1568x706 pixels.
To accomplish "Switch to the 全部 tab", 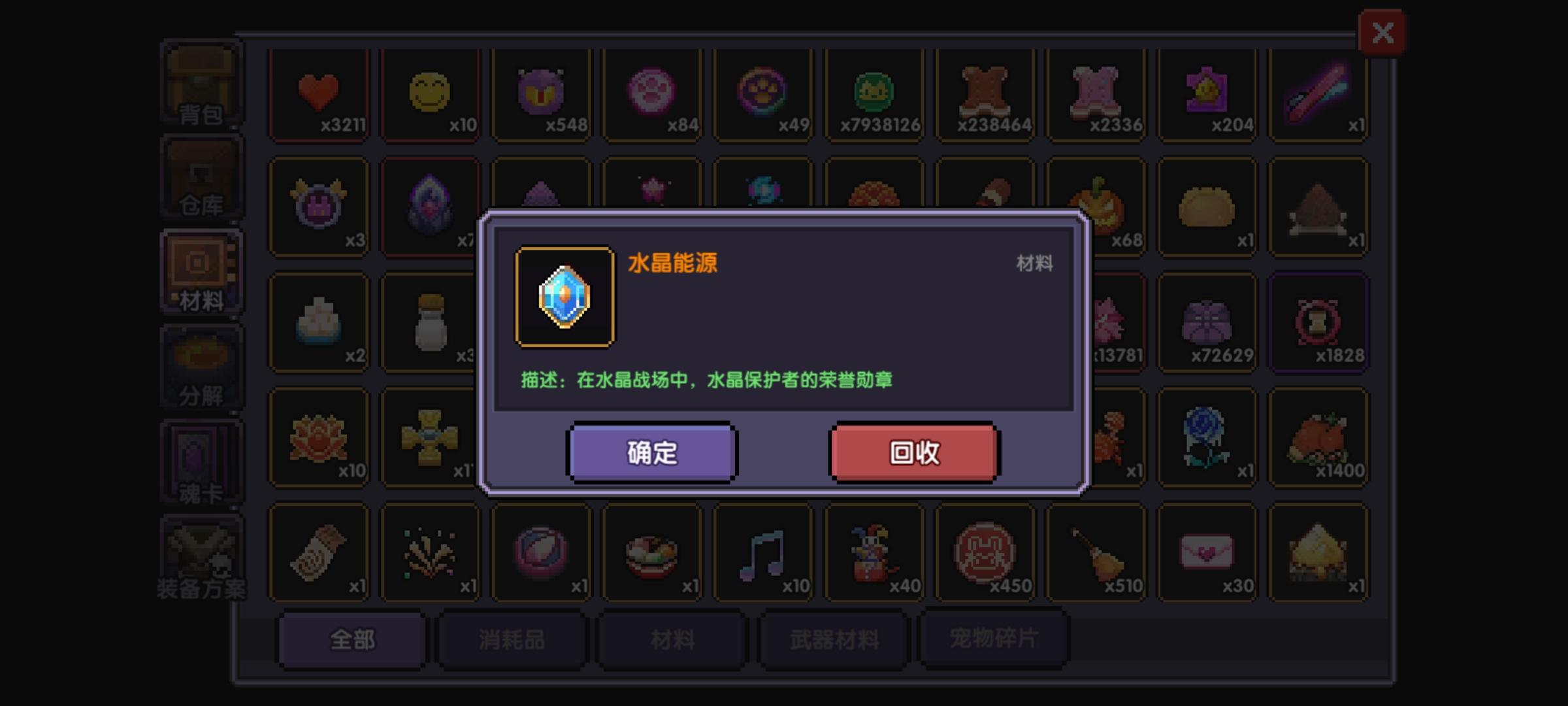I will pyautogui.click(x=351, y=641).
